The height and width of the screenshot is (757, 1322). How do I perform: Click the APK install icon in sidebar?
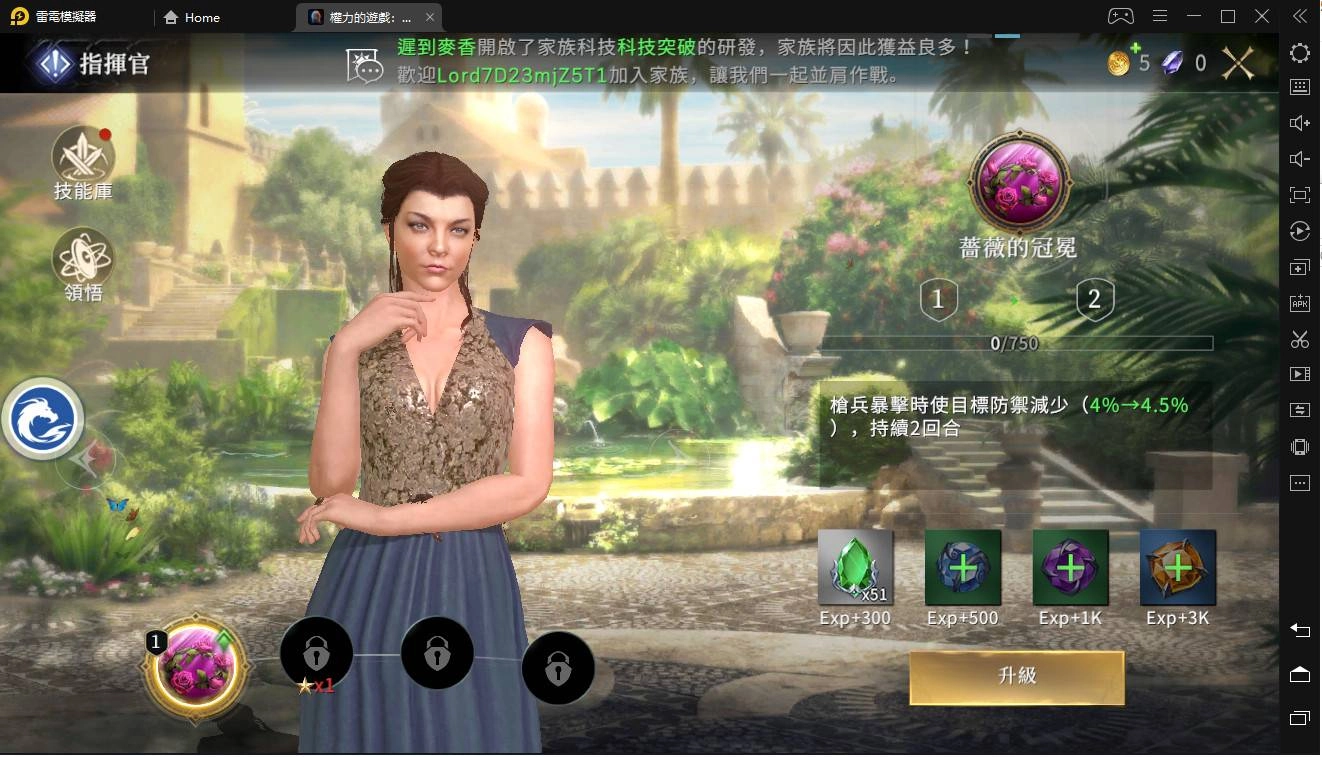click(x=1299, y=302)
